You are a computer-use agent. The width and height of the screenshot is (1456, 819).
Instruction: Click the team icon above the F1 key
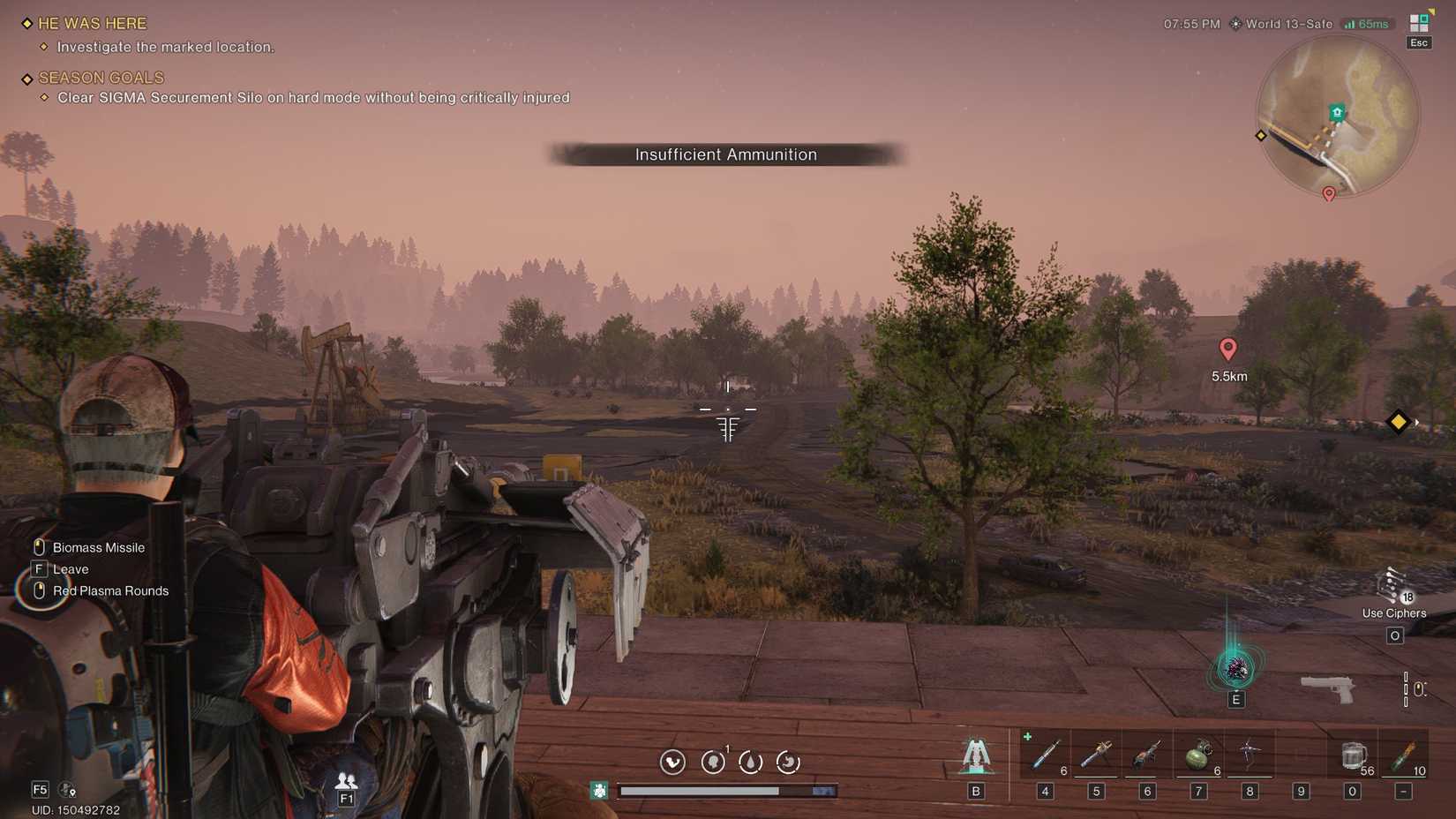point(345,781)
